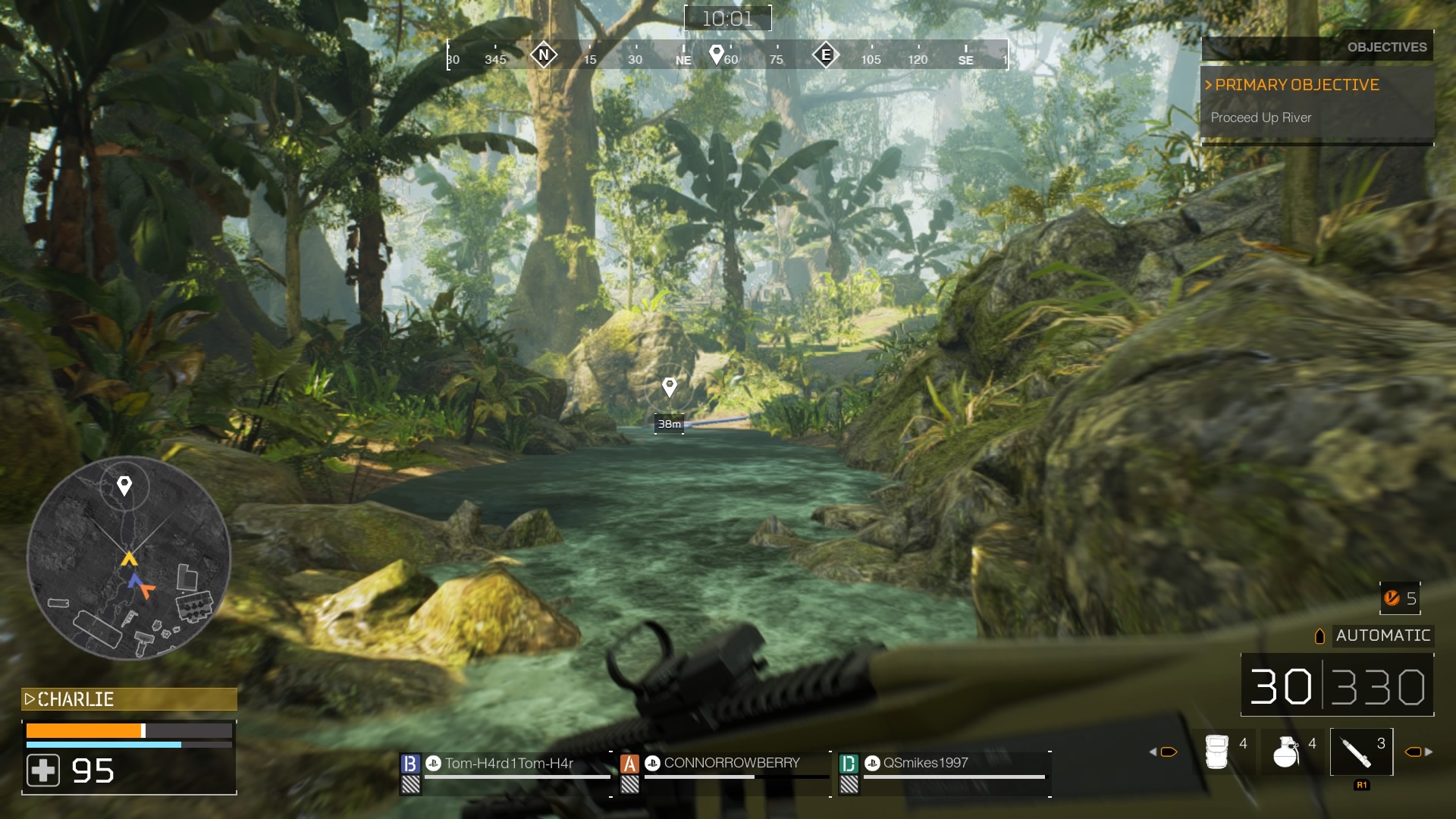The height and width of the screenshot is (819, 1456).
Task: Click the Charlie squad name banner
Action: (x=129, y=699)
